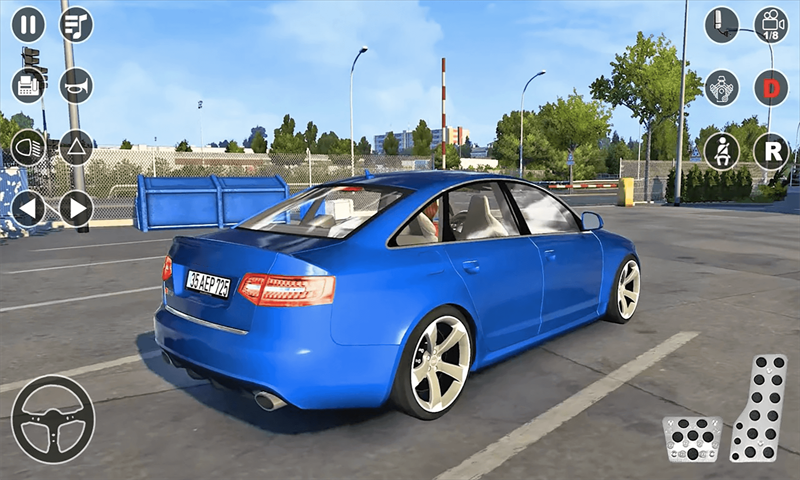Tap the fuel station icon

(28, 86)
